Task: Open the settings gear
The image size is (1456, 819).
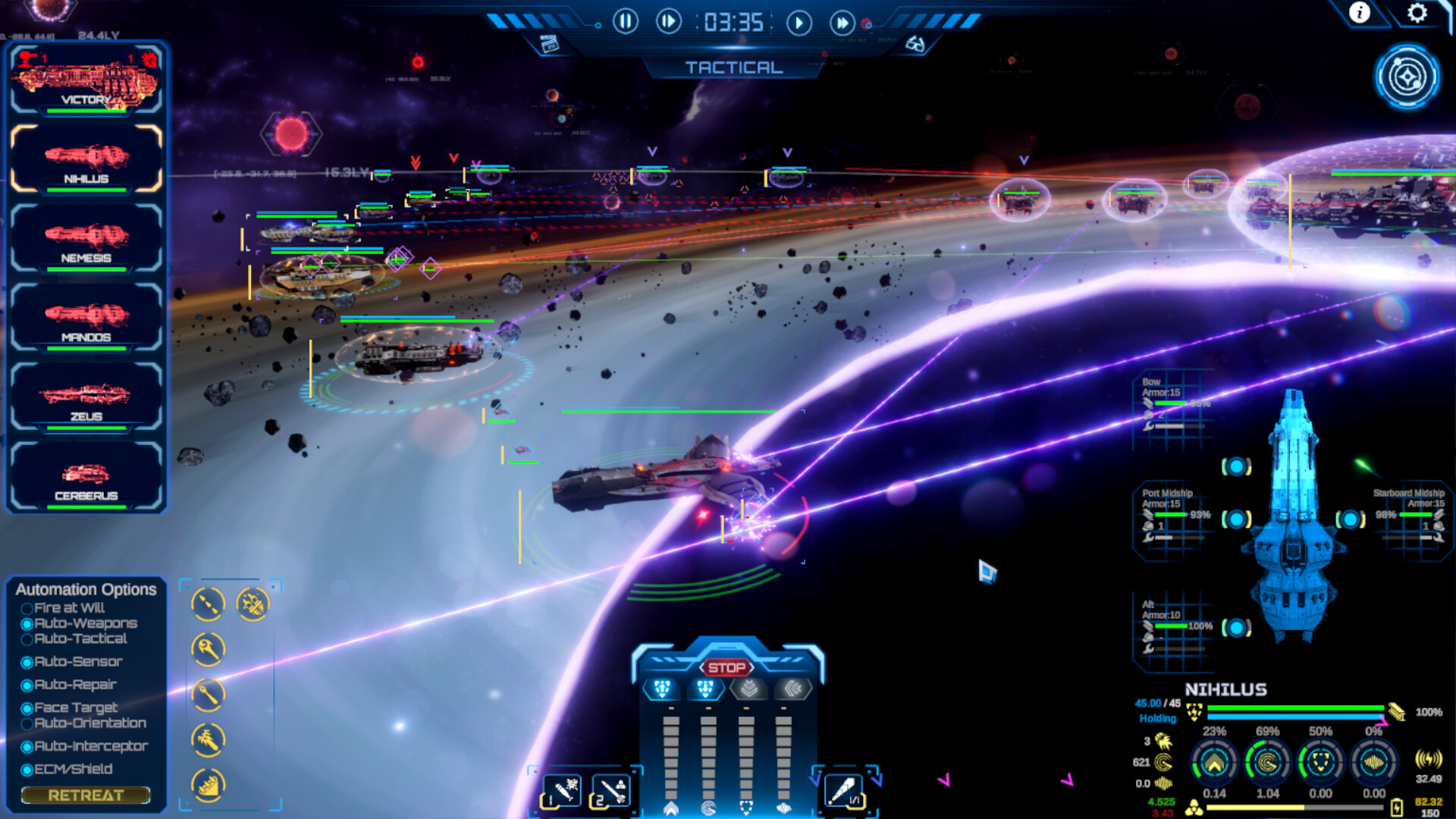Action: pos(1417,13)
